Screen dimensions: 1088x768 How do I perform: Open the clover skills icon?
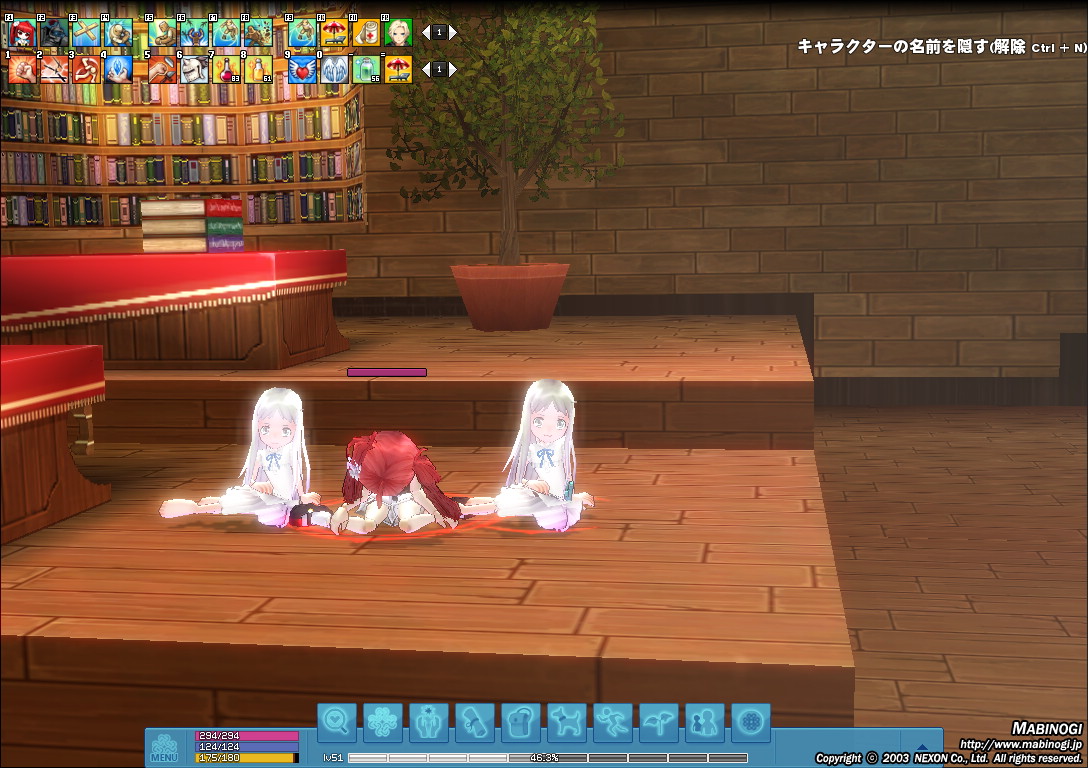[383, 721]
